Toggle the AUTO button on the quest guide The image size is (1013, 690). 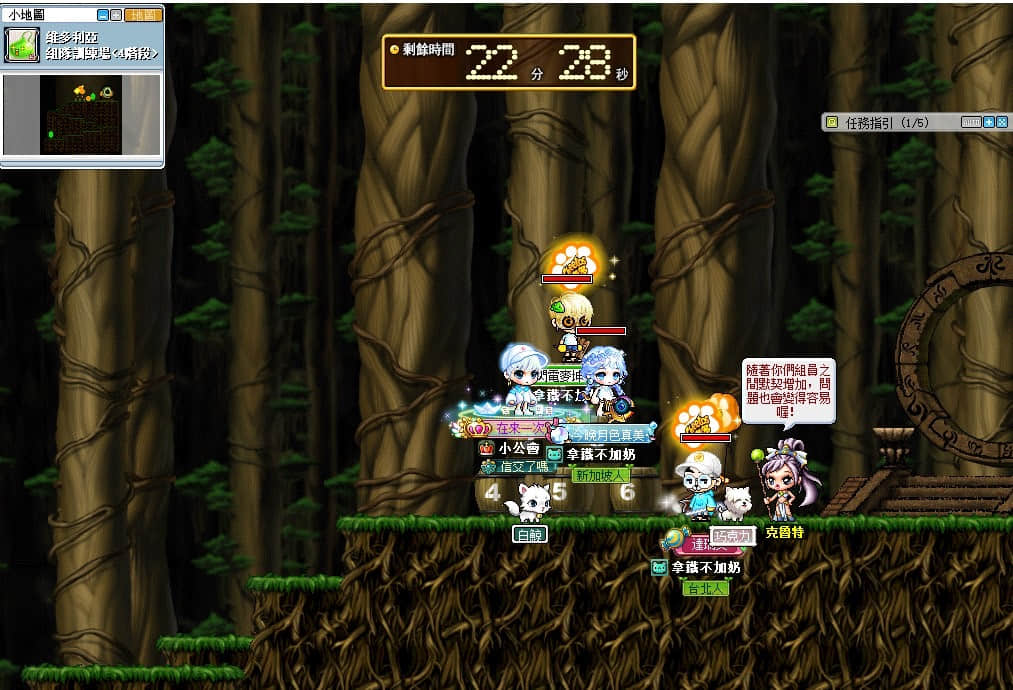click(x=971, y=122)
